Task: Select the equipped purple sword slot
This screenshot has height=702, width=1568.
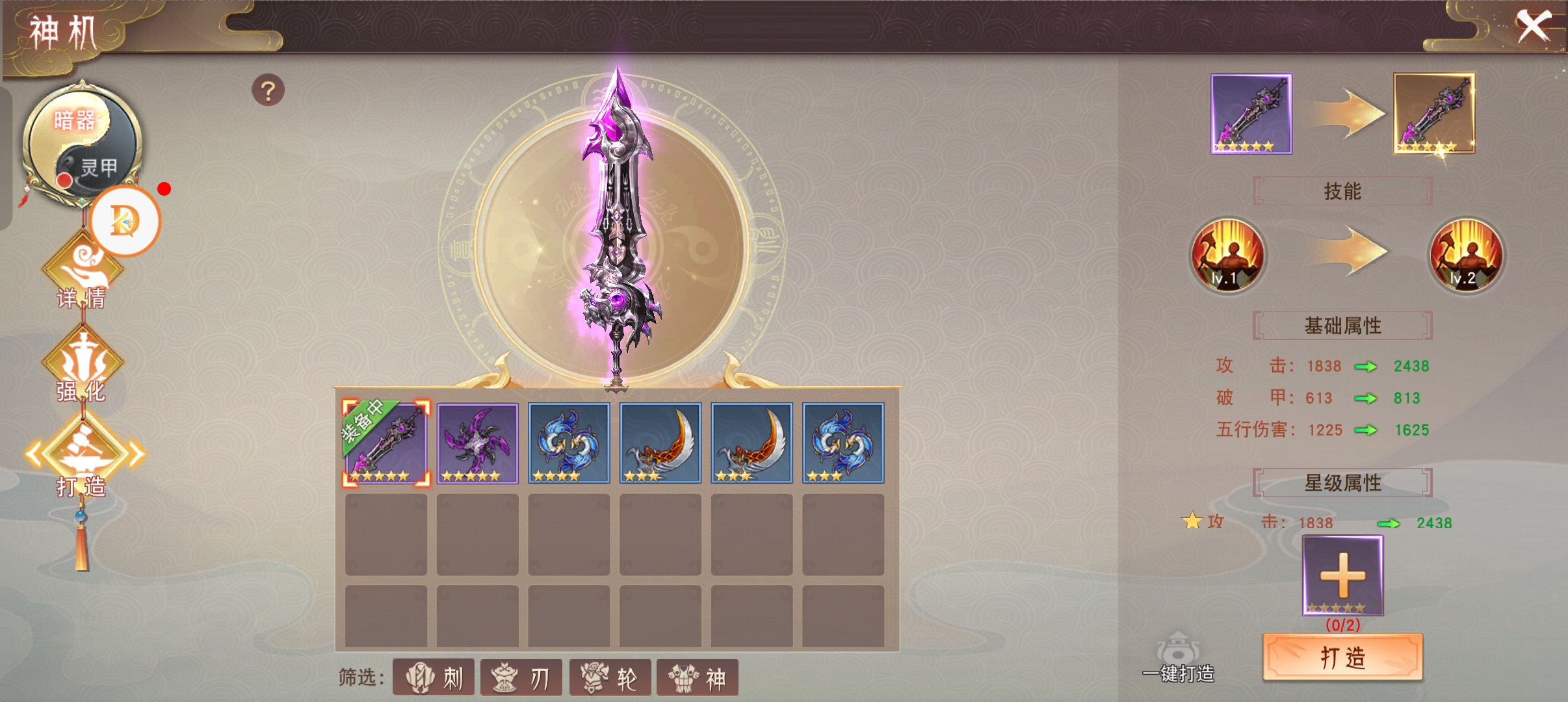Action: [x=385, y=443]
